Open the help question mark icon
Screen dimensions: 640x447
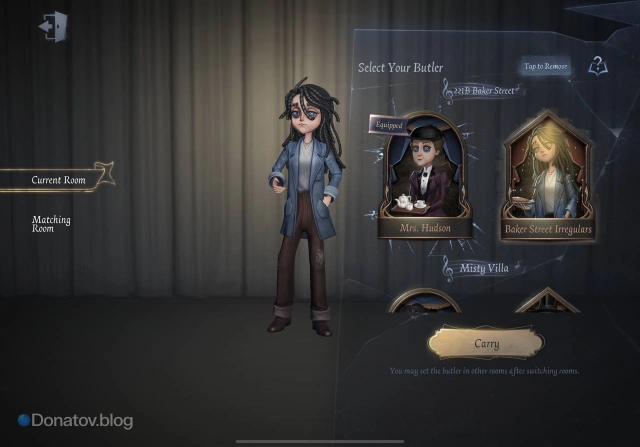tap(597, 66)
